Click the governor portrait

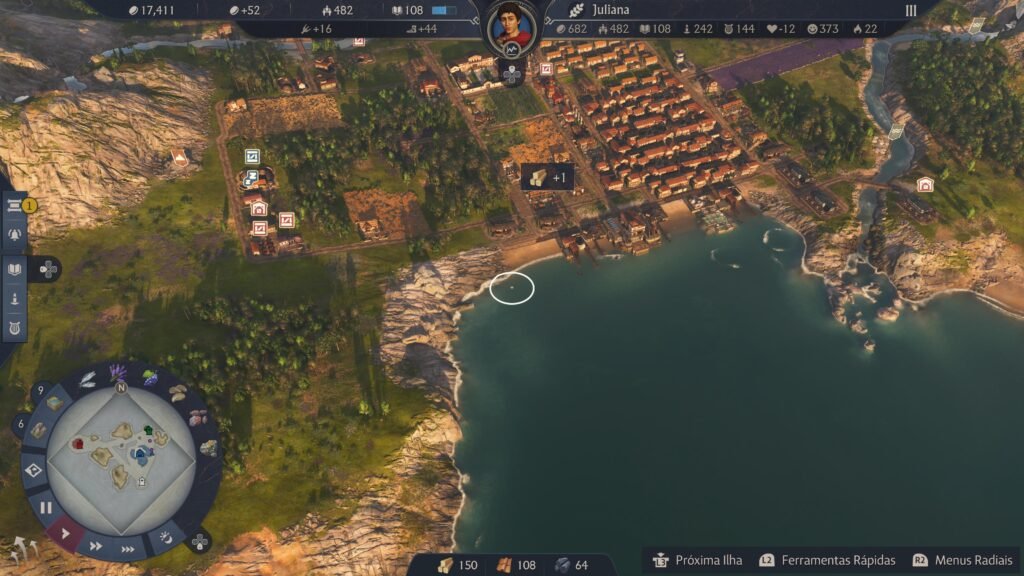[x=511, y=27]
